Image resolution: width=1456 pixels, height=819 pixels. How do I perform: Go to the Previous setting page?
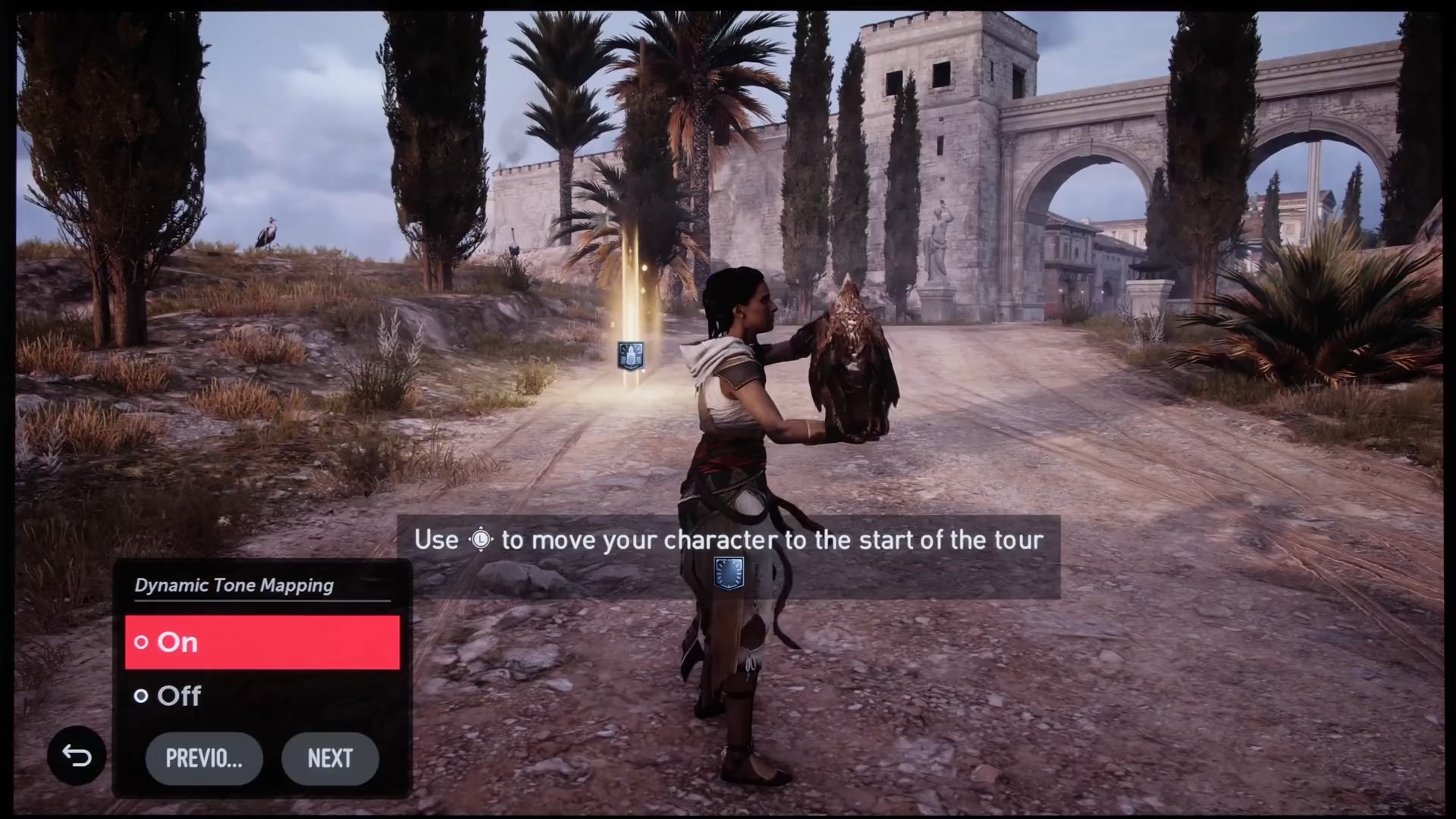pyautogui.click(x=204, y=758)
